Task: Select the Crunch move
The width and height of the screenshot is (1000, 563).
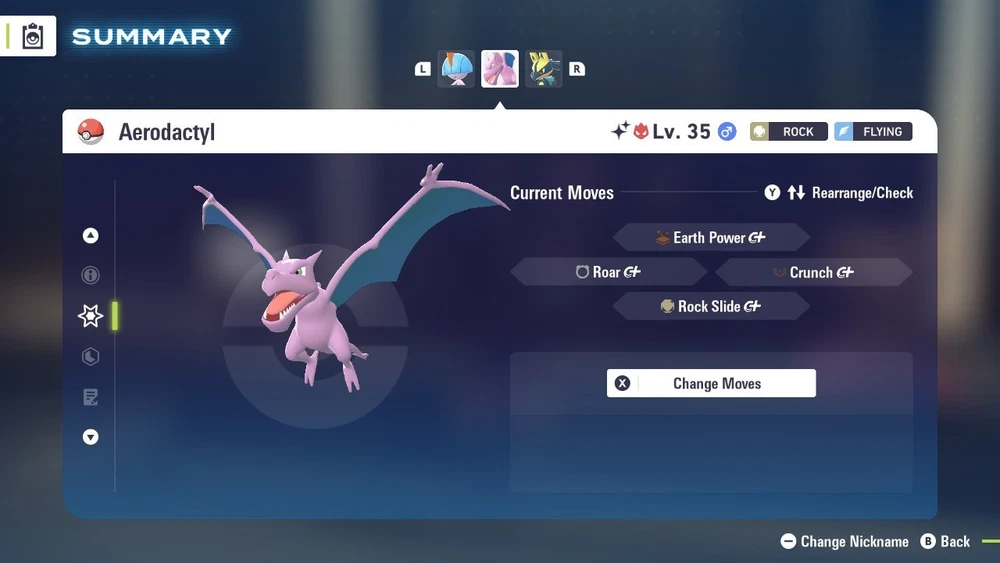Action: [813, 272]
